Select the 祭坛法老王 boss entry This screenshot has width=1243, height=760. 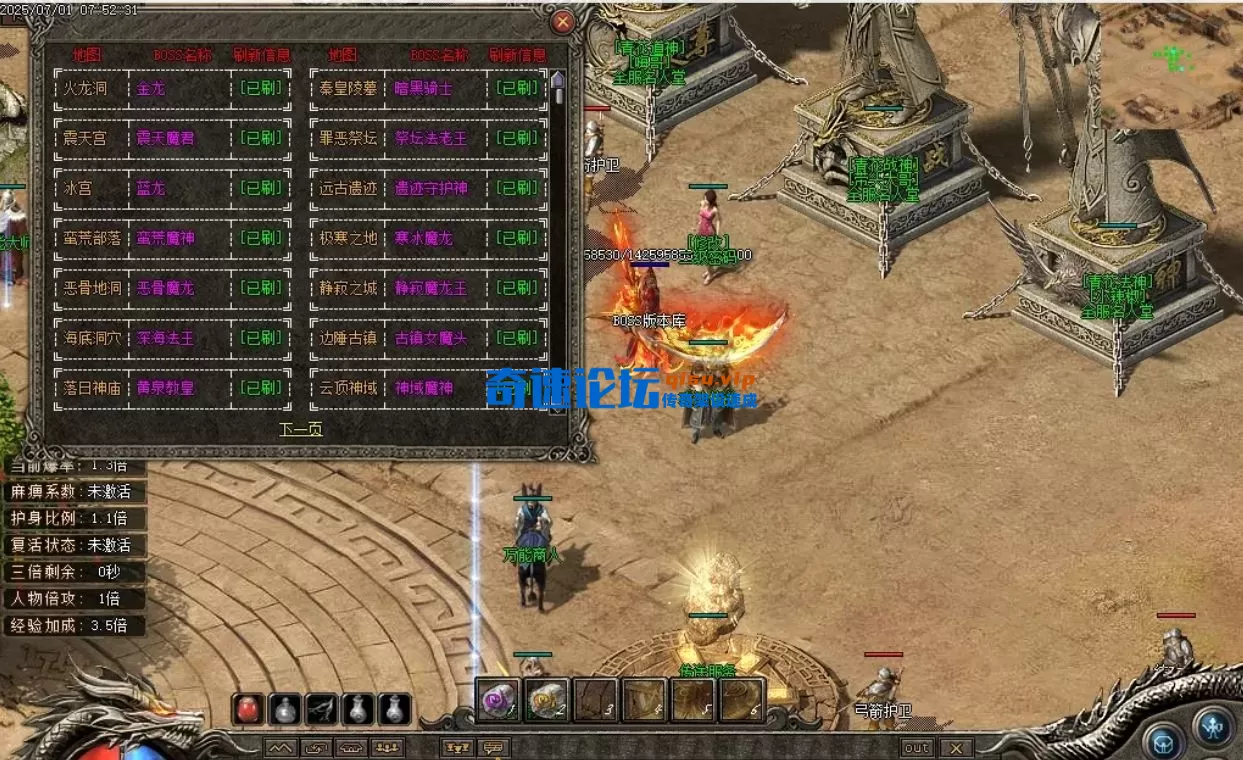coord(430,138)
